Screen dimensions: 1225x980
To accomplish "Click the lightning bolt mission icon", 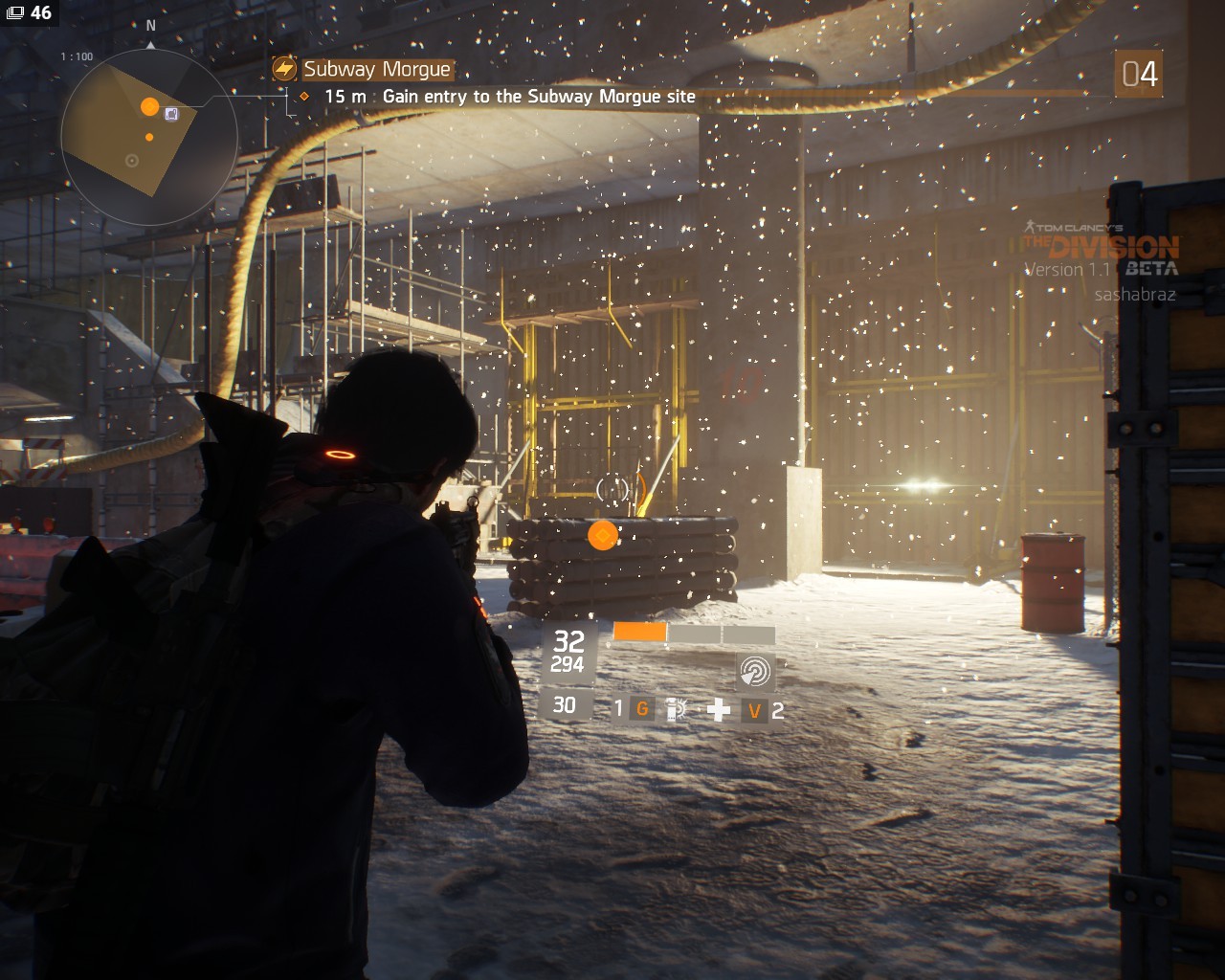I will tap(284, 69).
